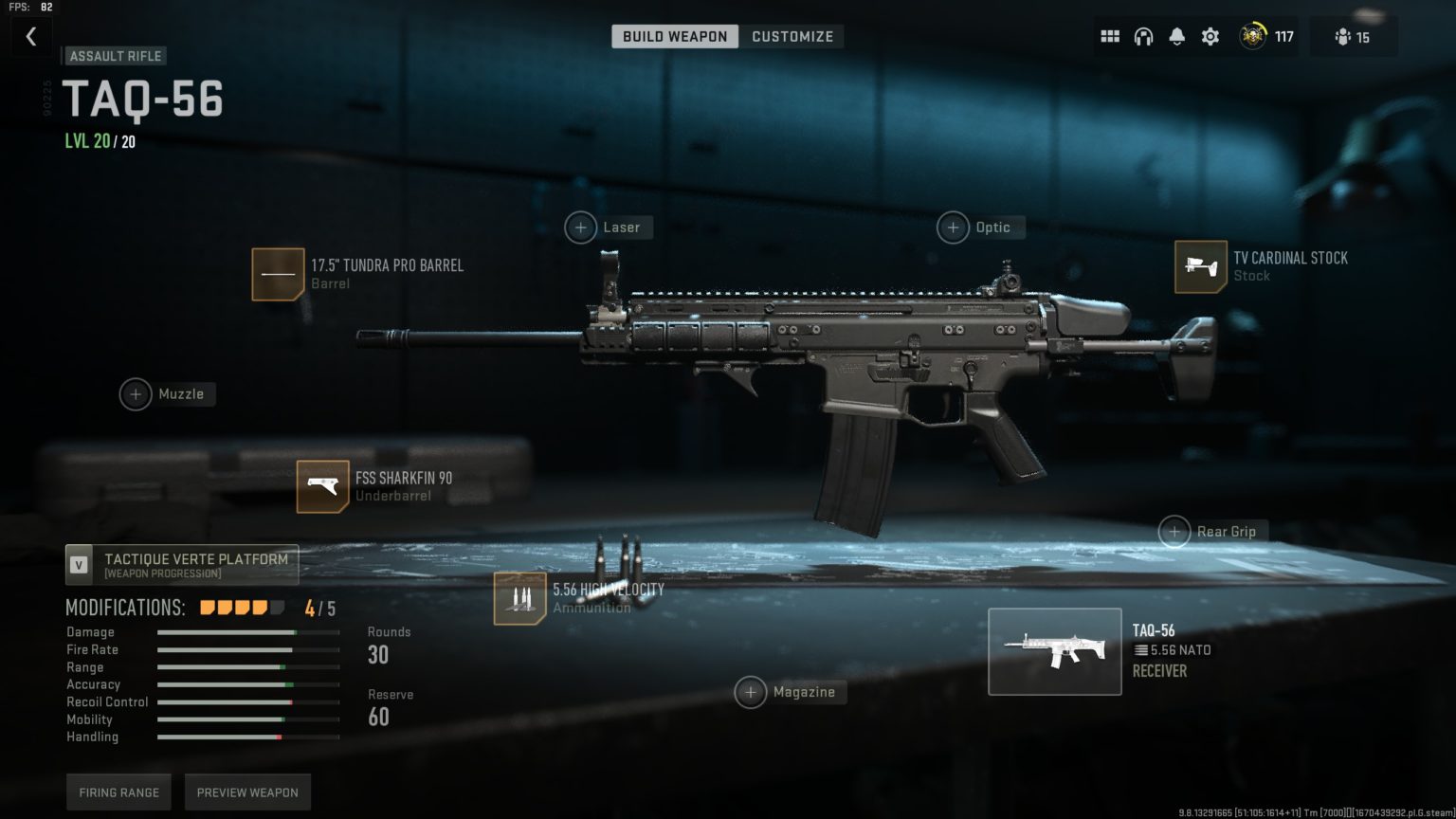Add a Rear Grip attachment
This screenshot has height=819, width=1456.
tap(1175, 532)
